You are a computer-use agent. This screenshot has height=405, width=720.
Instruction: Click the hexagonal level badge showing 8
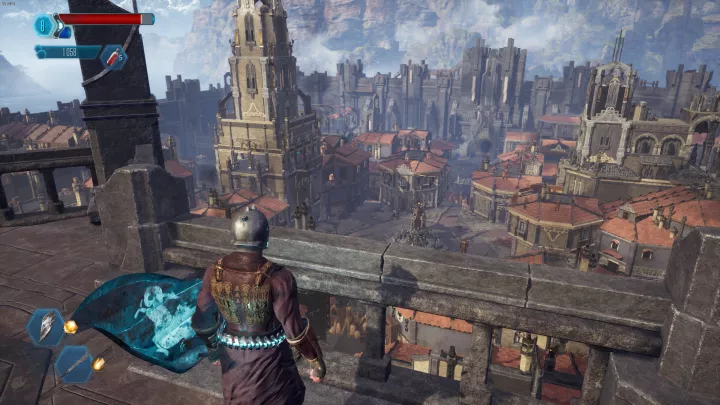45,25
